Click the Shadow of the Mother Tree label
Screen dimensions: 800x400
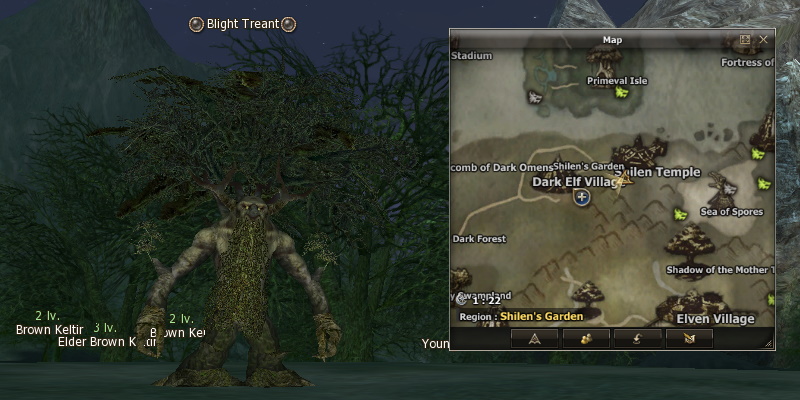[719, 270]
